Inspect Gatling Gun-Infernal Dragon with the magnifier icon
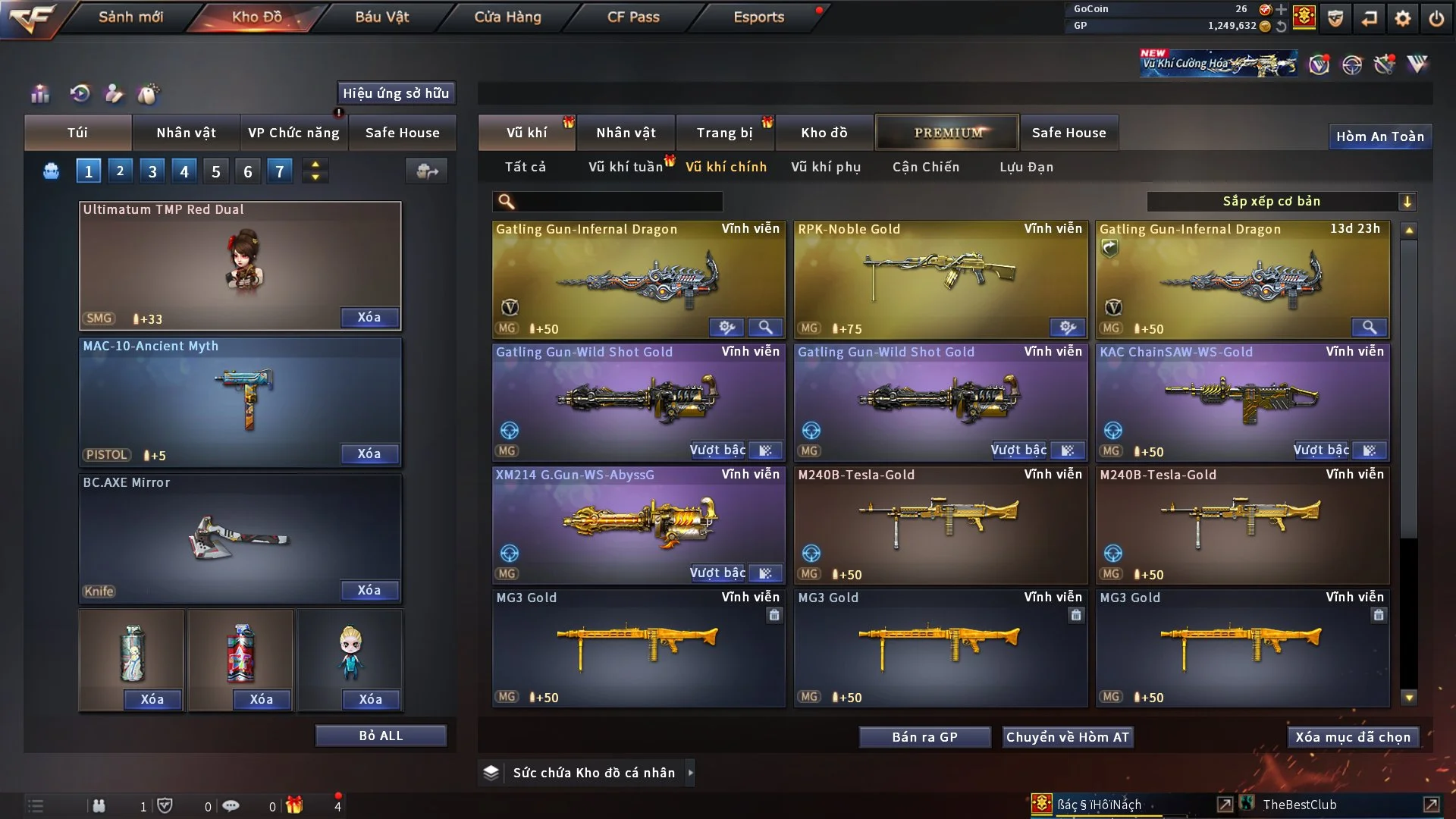The height and width of the screenshot is (819, 1456). pos(765,328)
